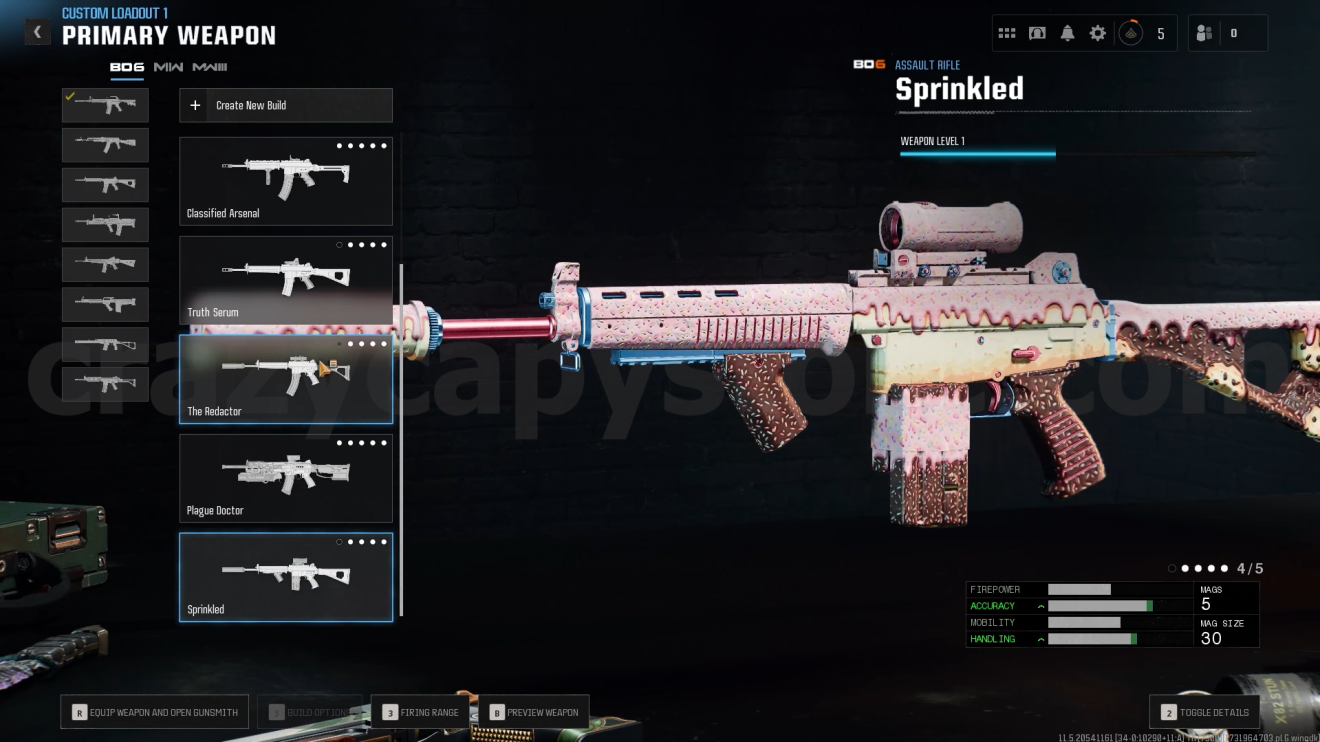
Task: Pick The Redactor blueprint
Action: (x=286, y=379)
